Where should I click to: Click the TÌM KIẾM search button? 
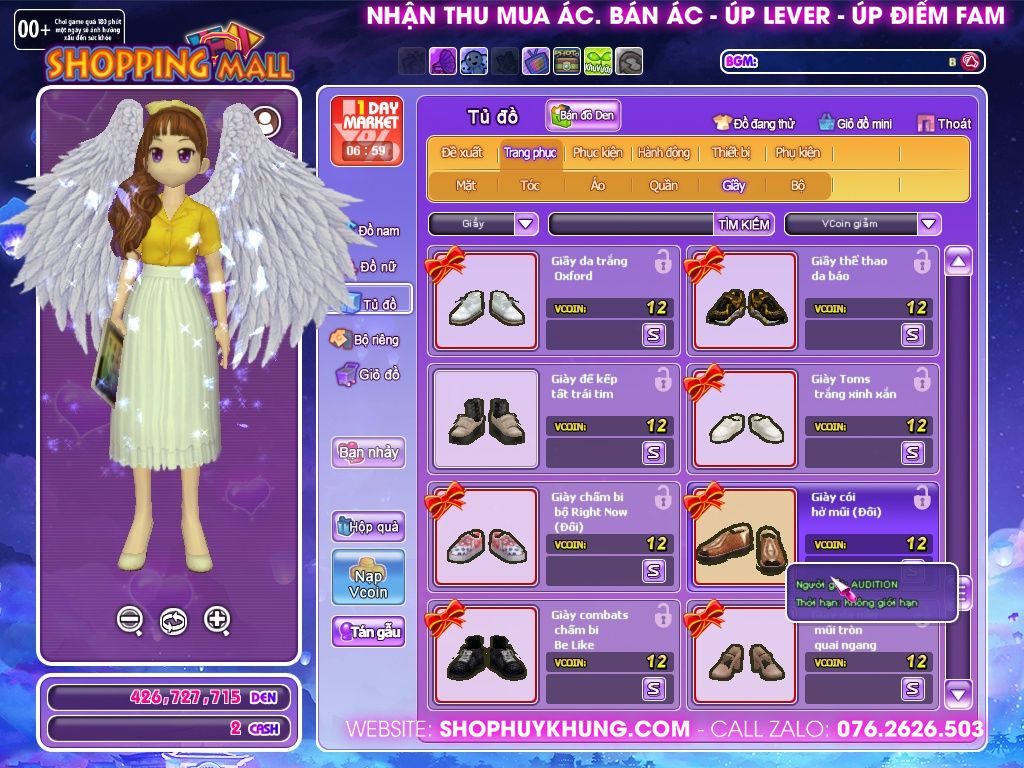(x=744, y=224)
